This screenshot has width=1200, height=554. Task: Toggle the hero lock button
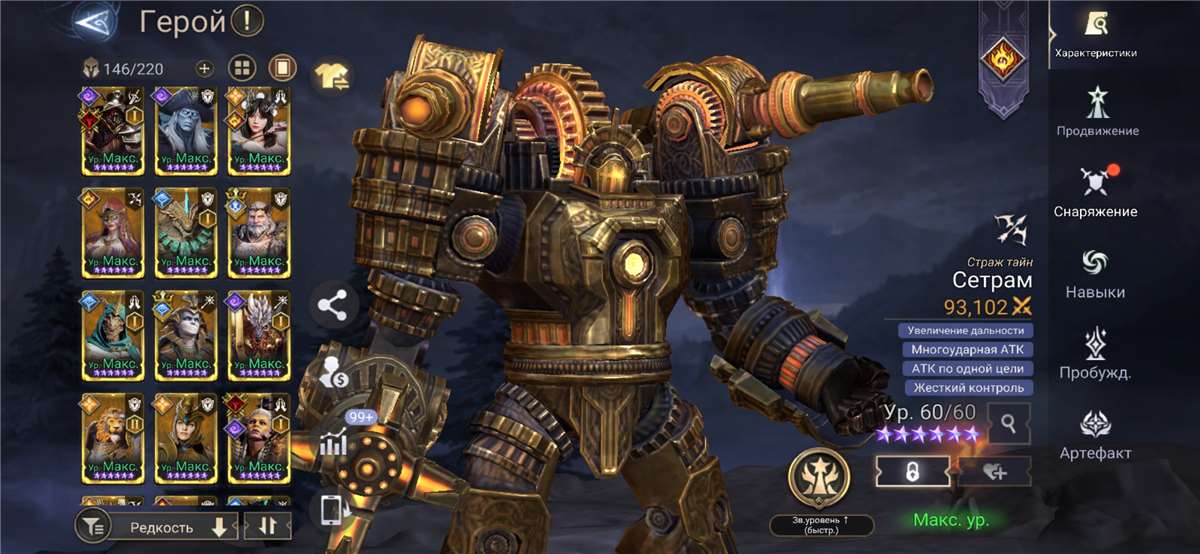[911, 471]
